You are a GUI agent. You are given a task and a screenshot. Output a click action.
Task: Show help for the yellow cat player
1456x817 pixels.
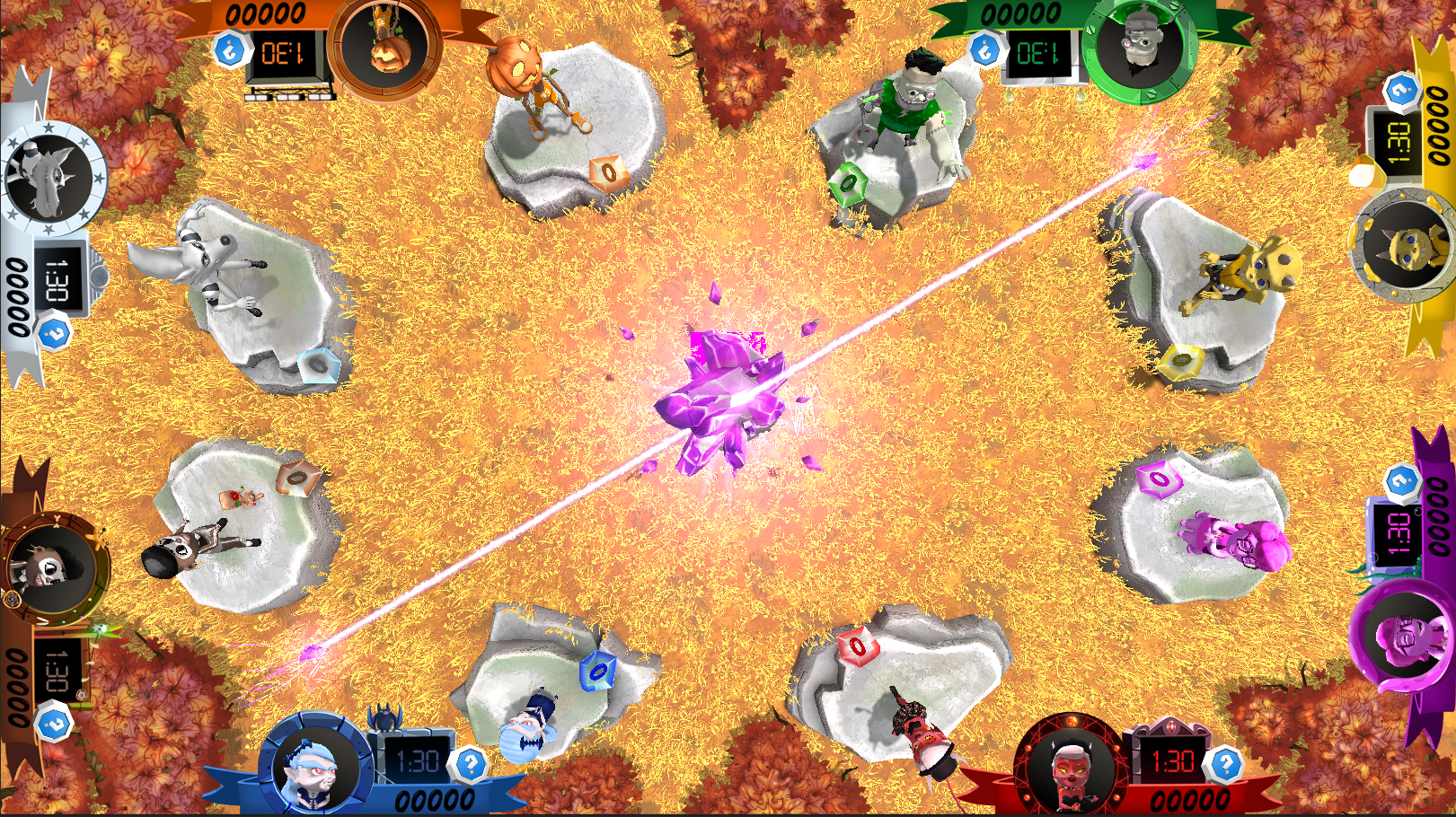(x=1400, y=90)
